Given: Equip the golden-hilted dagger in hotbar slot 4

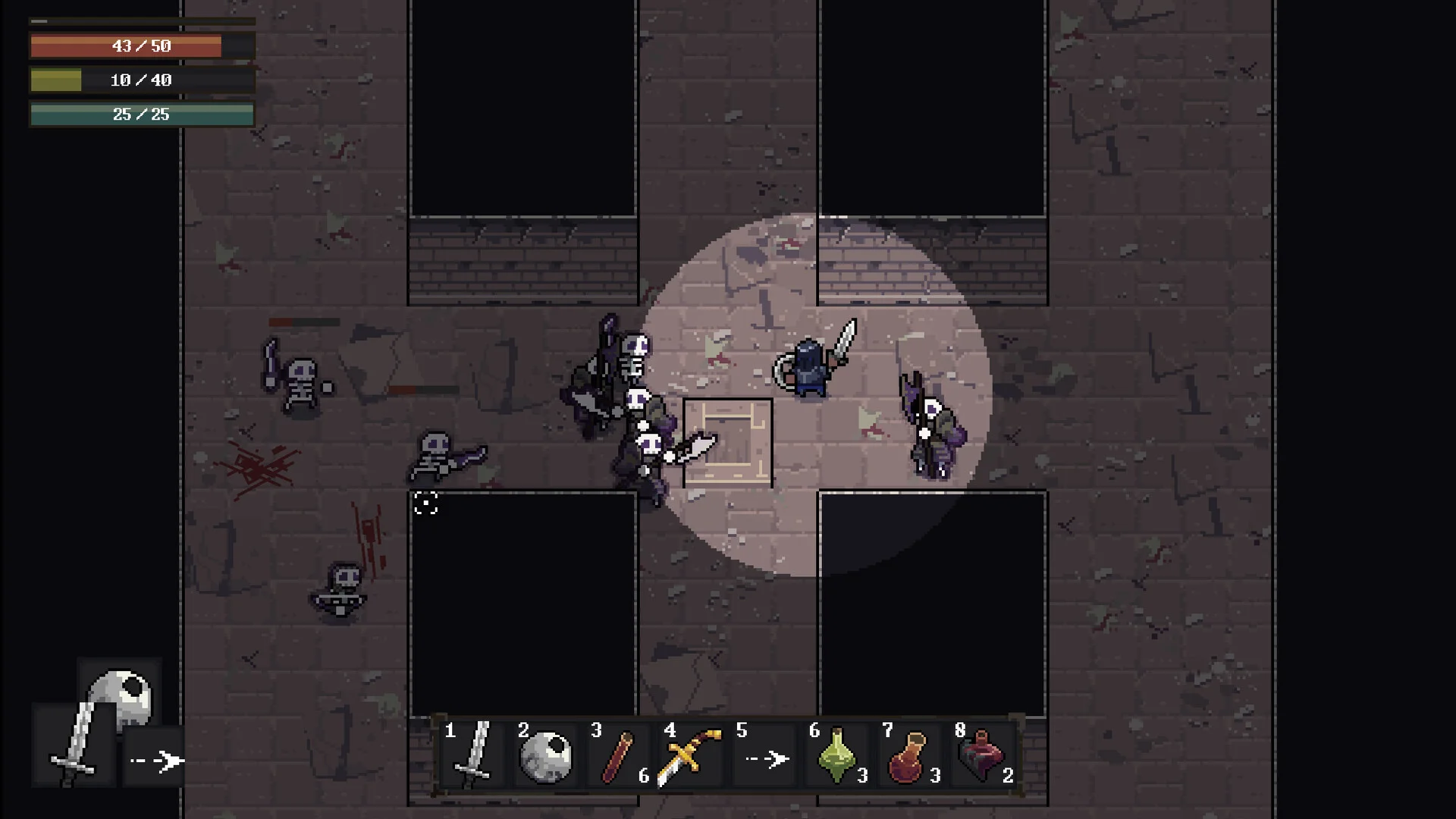Looking at the screenshot, I should tap(691, 755).
